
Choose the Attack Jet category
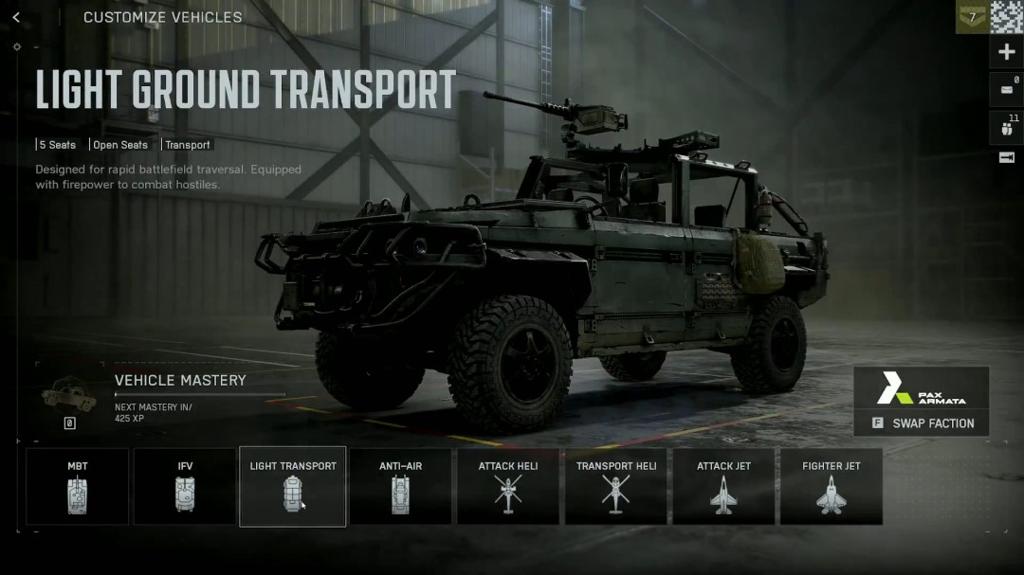pyautogui.click(x=723, y=486)
